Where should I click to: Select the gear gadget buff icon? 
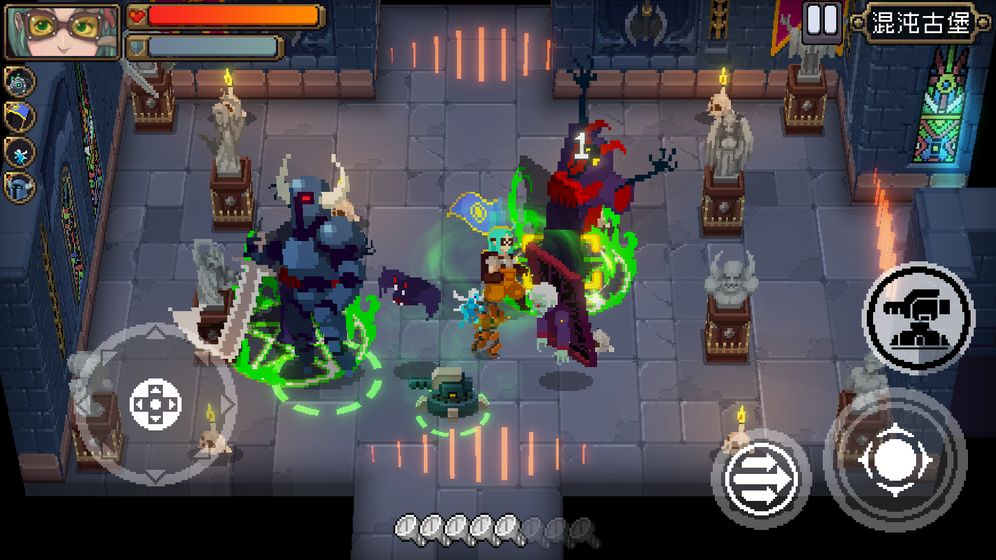[19, 83]
